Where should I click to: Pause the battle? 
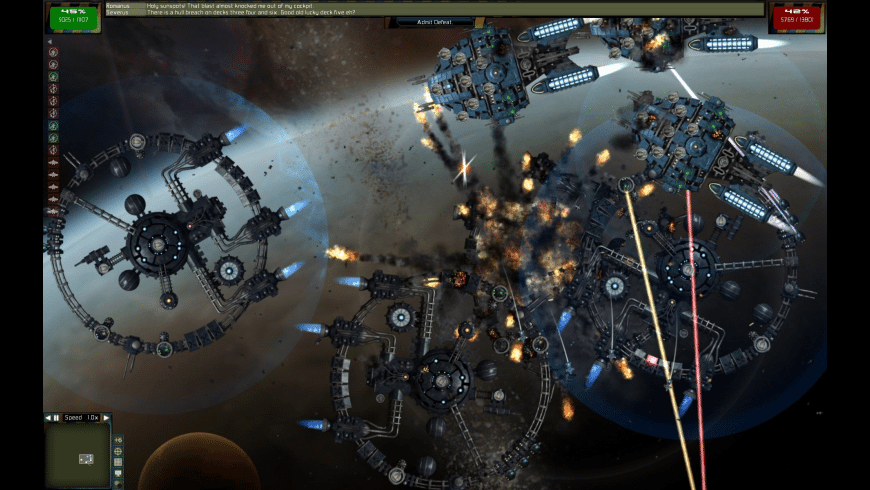tap(56, 417)
